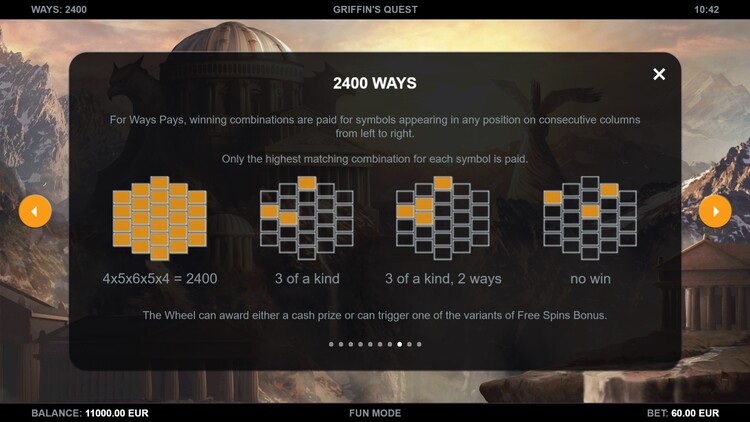This screenshot has width=750, height=422.
Task: Close the 2400 Ways info panel
Action: pos(659,74)
